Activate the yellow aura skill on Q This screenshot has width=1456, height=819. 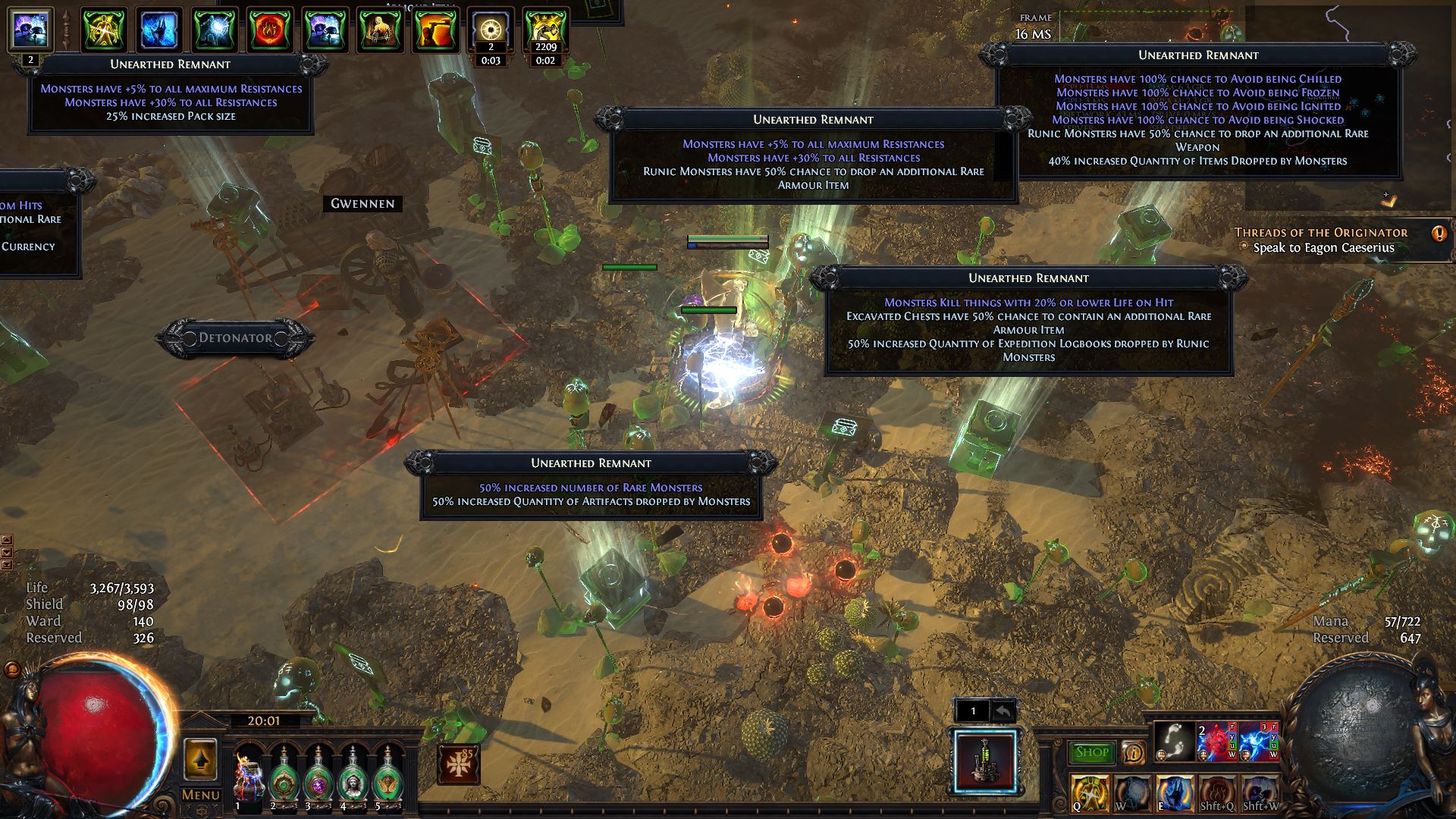[x=1090, y=792]
